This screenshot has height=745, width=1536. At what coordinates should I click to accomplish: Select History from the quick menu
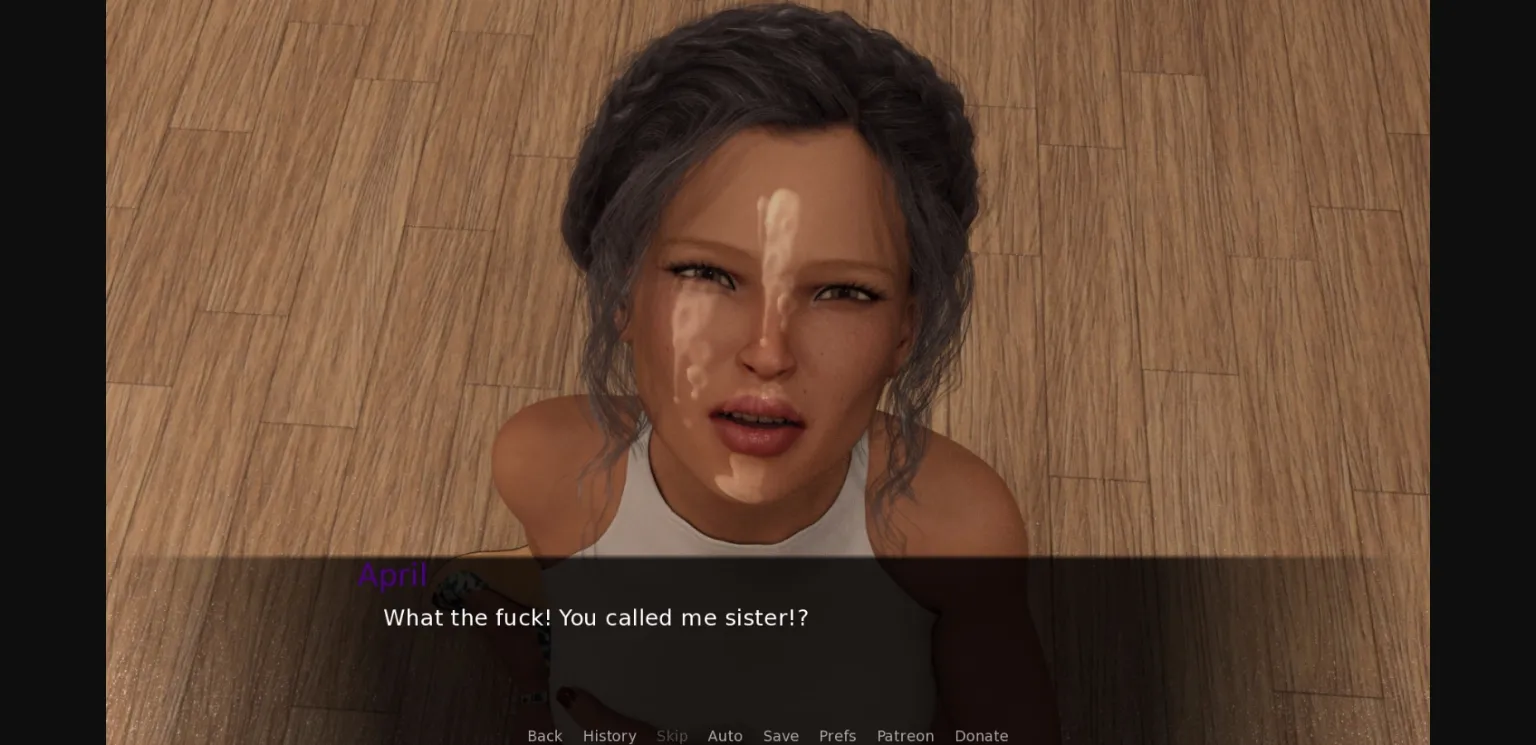[609, 736]
